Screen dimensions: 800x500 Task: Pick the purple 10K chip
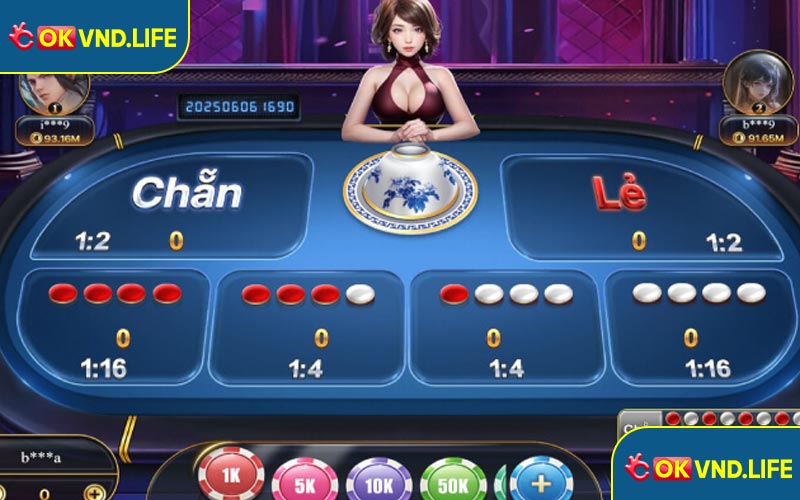tap(378, 480)
